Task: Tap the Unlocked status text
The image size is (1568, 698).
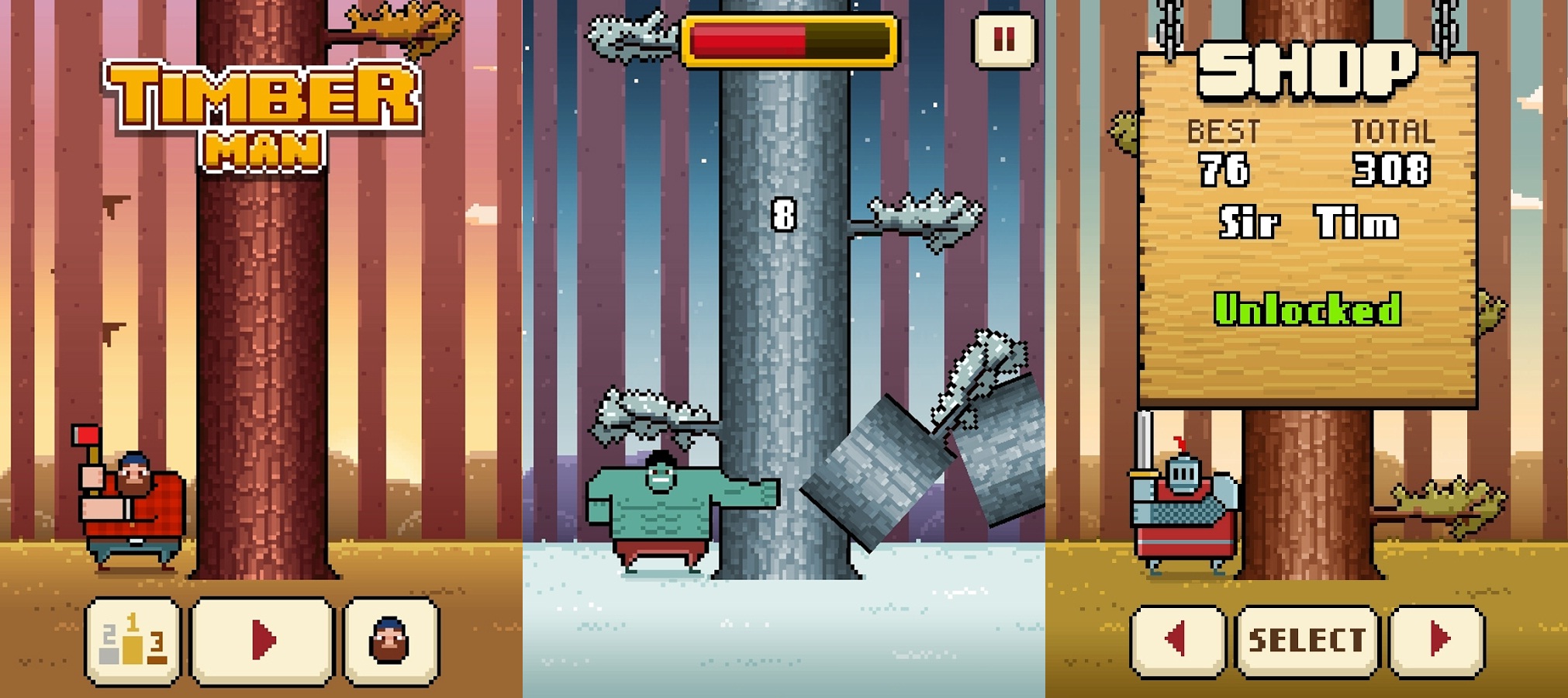Action: click(1309, 309)
